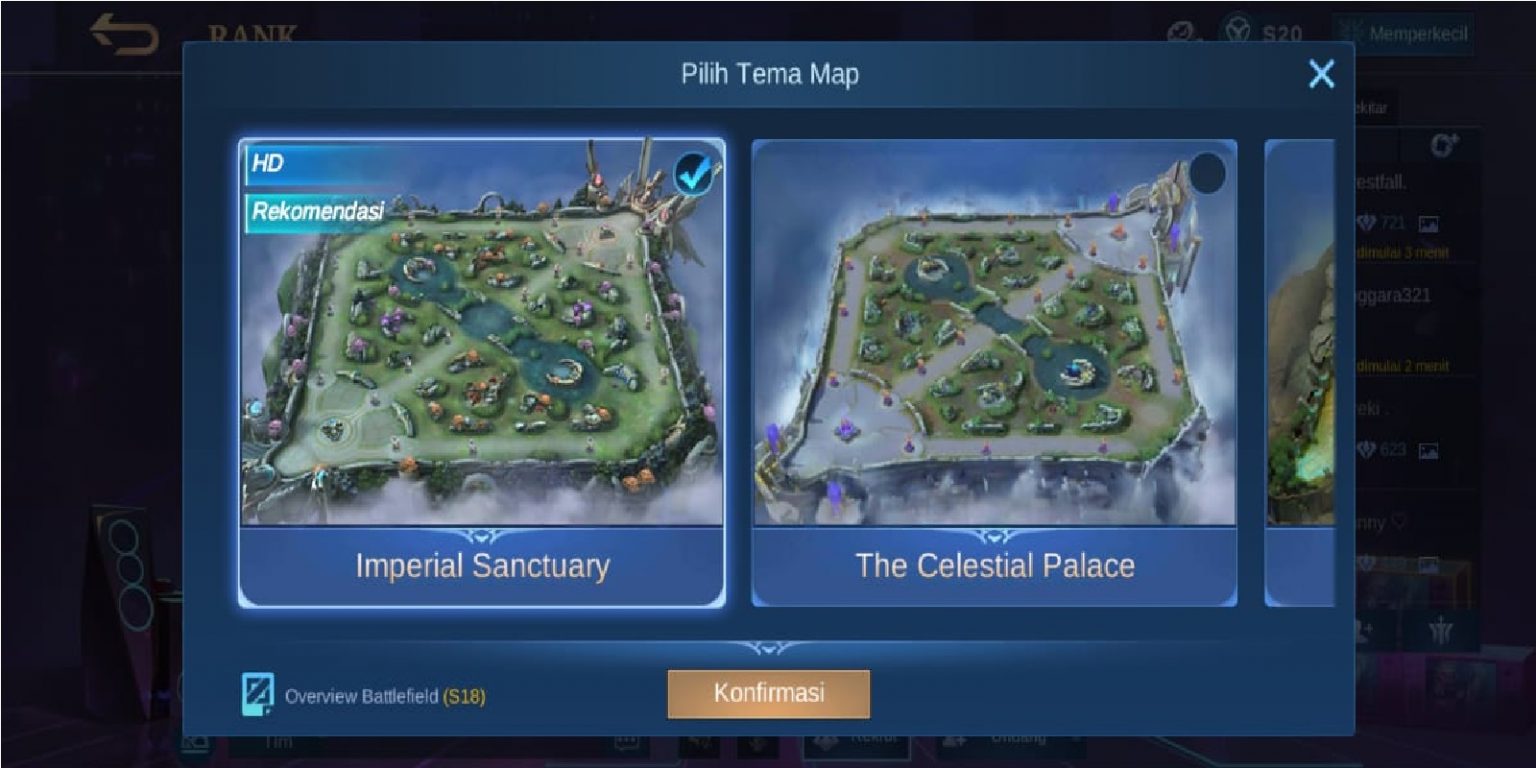Select the S20 rank emblem
Screen dimensions: 1536x768
click(x=1237, y=30)
